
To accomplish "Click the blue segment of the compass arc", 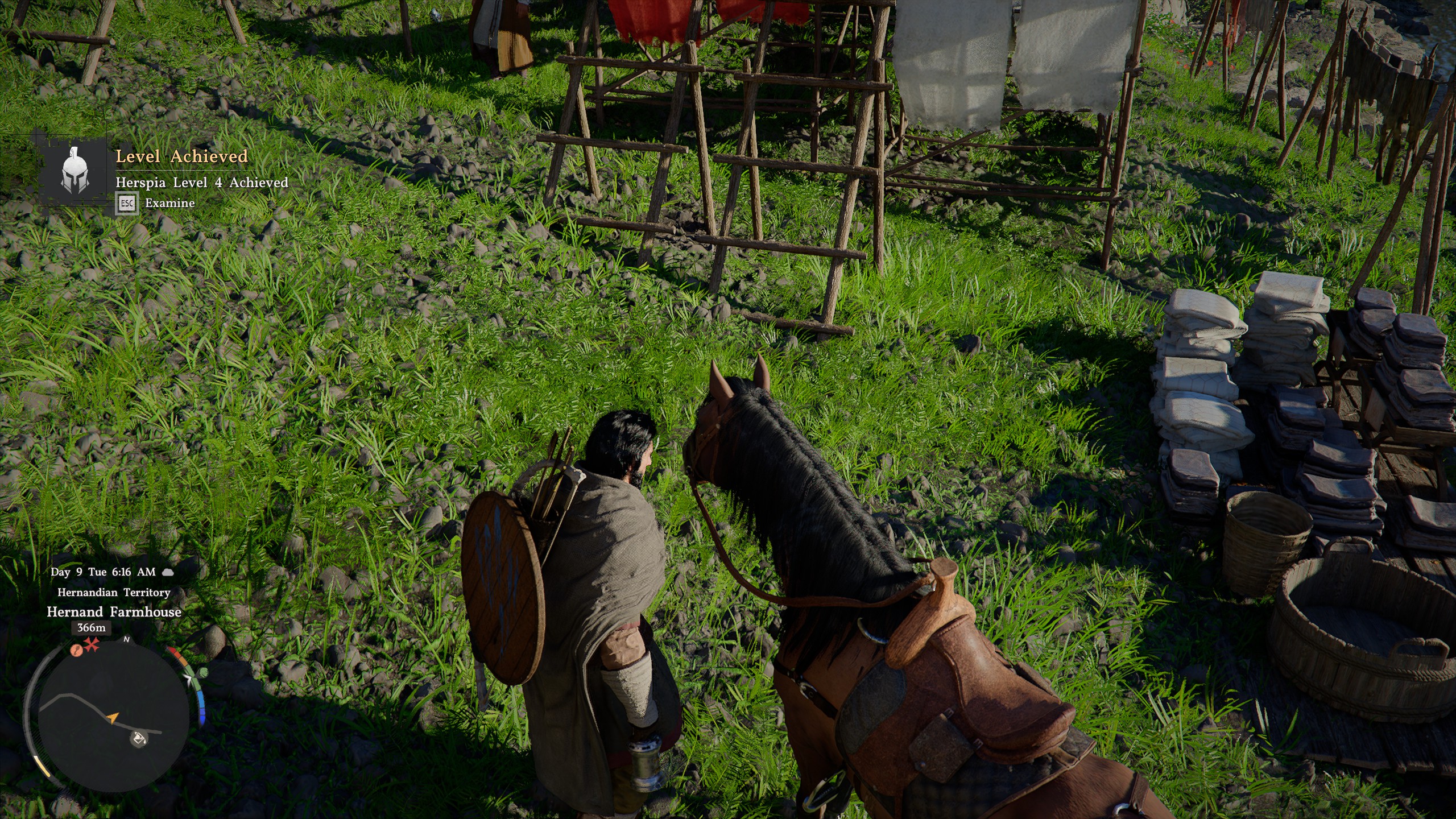I will pos(200,701).
